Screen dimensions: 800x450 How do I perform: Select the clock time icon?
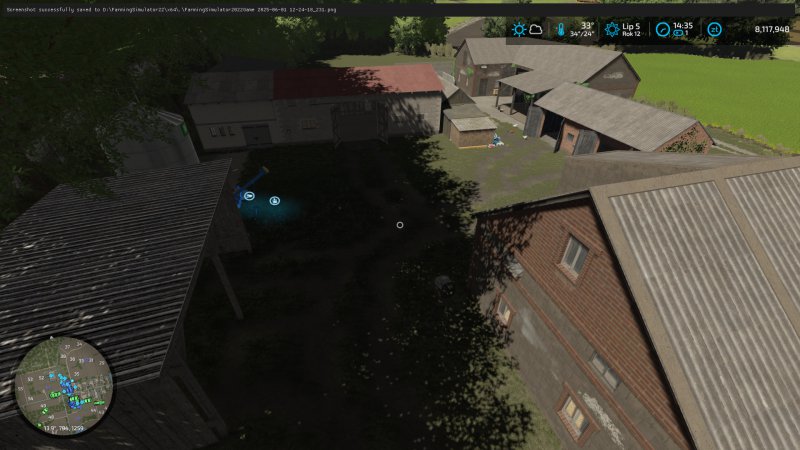click(x=662, y=29)
